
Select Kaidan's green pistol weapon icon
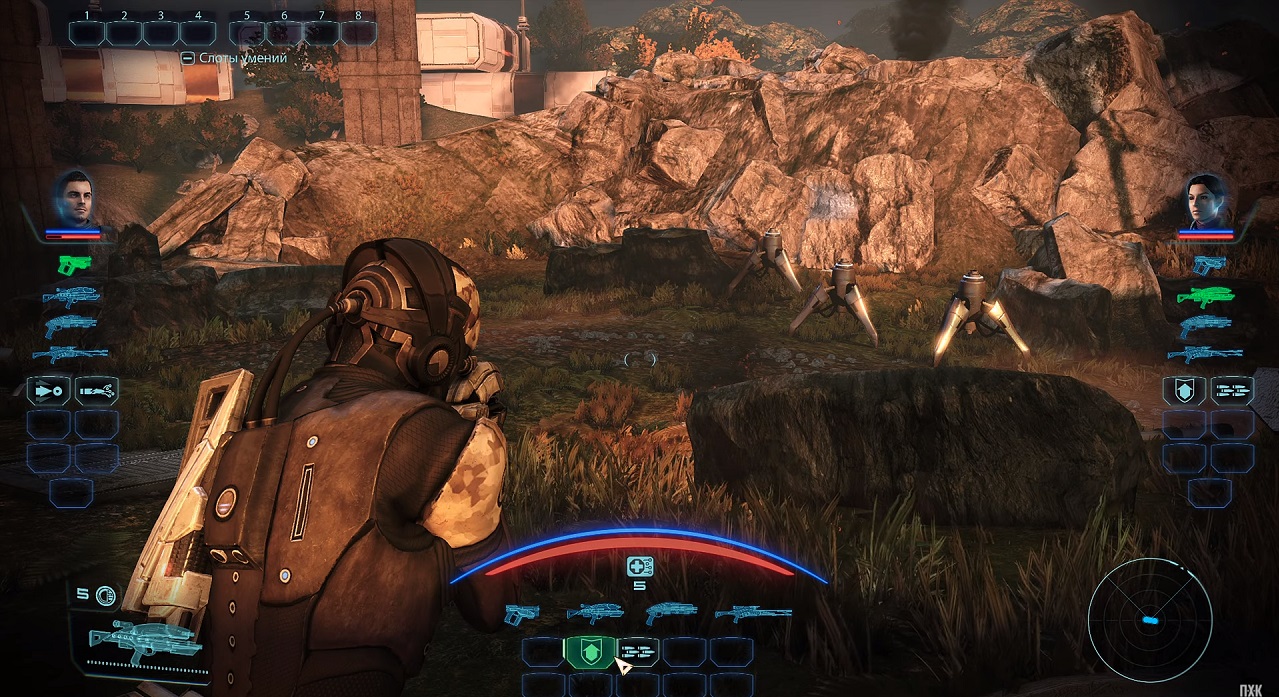(x=74, y=264)
